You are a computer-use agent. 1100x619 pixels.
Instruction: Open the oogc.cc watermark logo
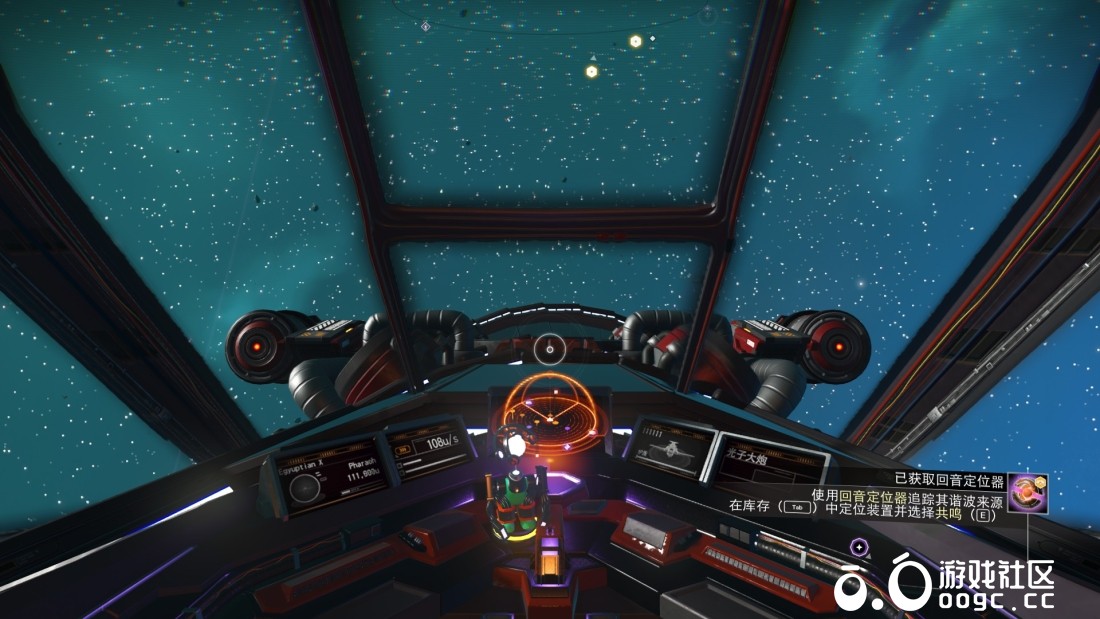click(945, 583)
